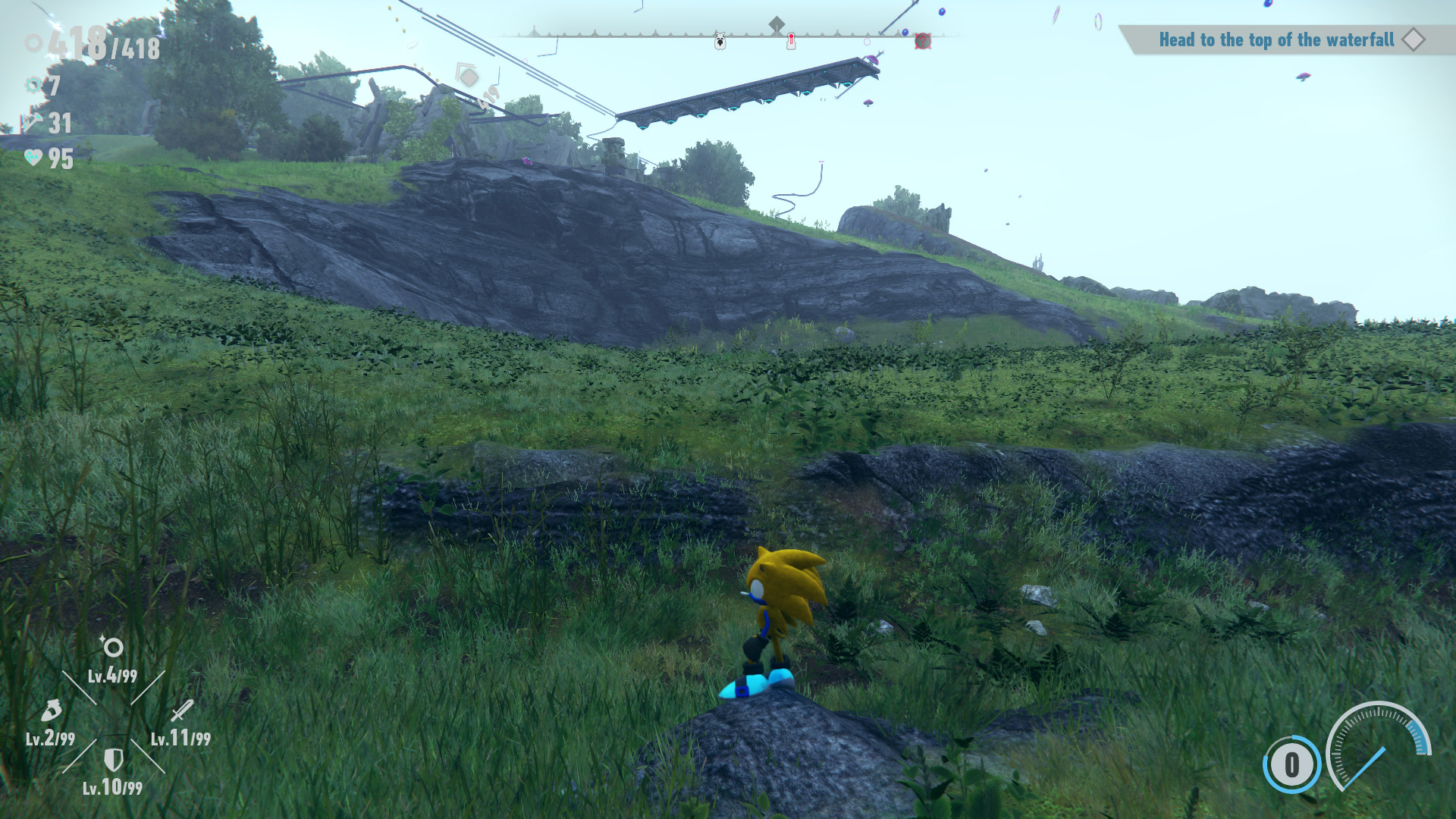Click the owl marker on the progress bar
1456x819 pixels.
pyautogui.click(x=719, y=40)
